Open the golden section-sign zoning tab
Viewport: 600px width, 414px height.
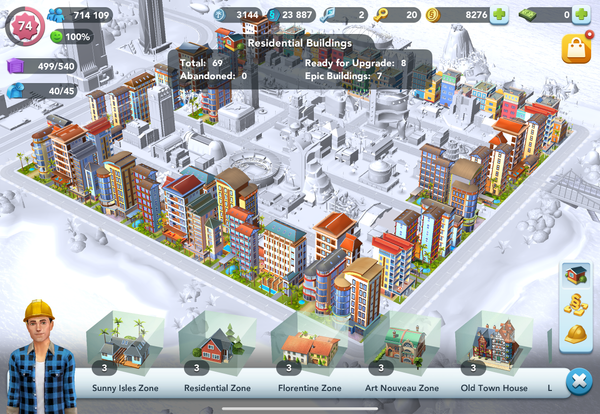point(575,304)
